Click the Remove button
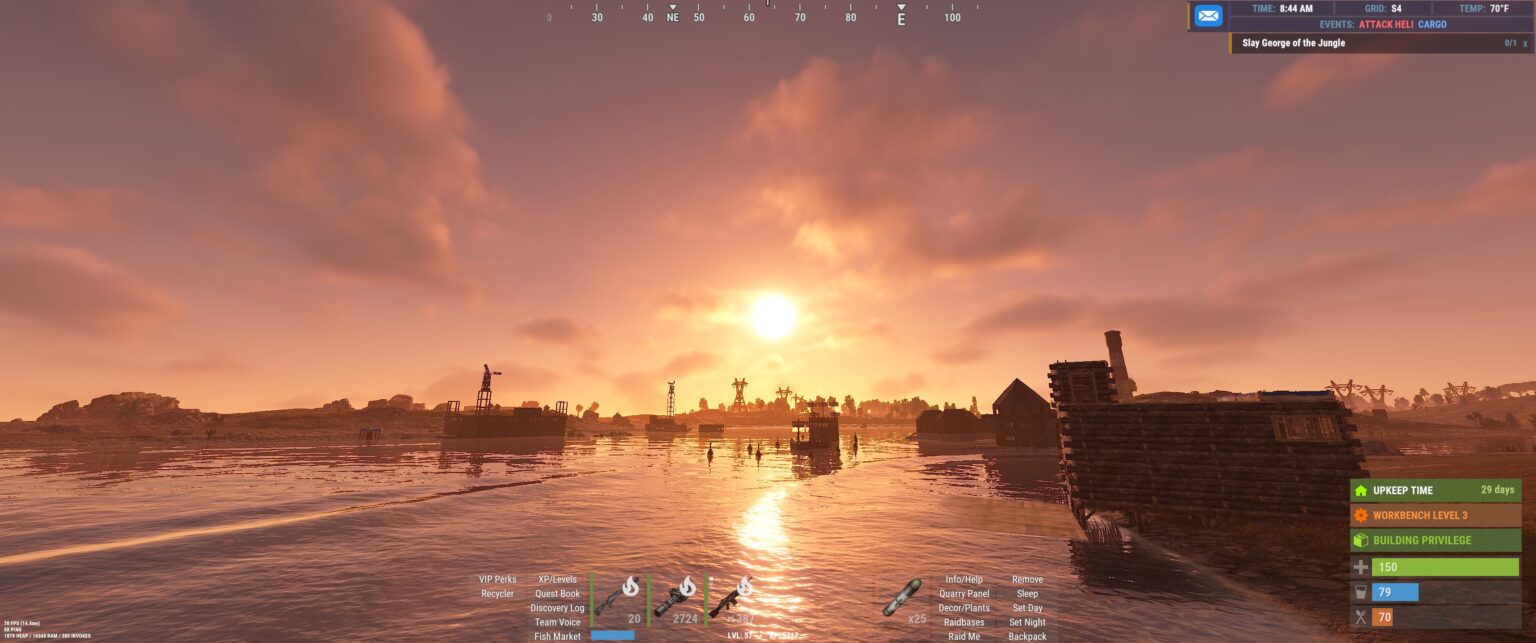This screenshot has height=643, width=1536. tap(1027, 579)
